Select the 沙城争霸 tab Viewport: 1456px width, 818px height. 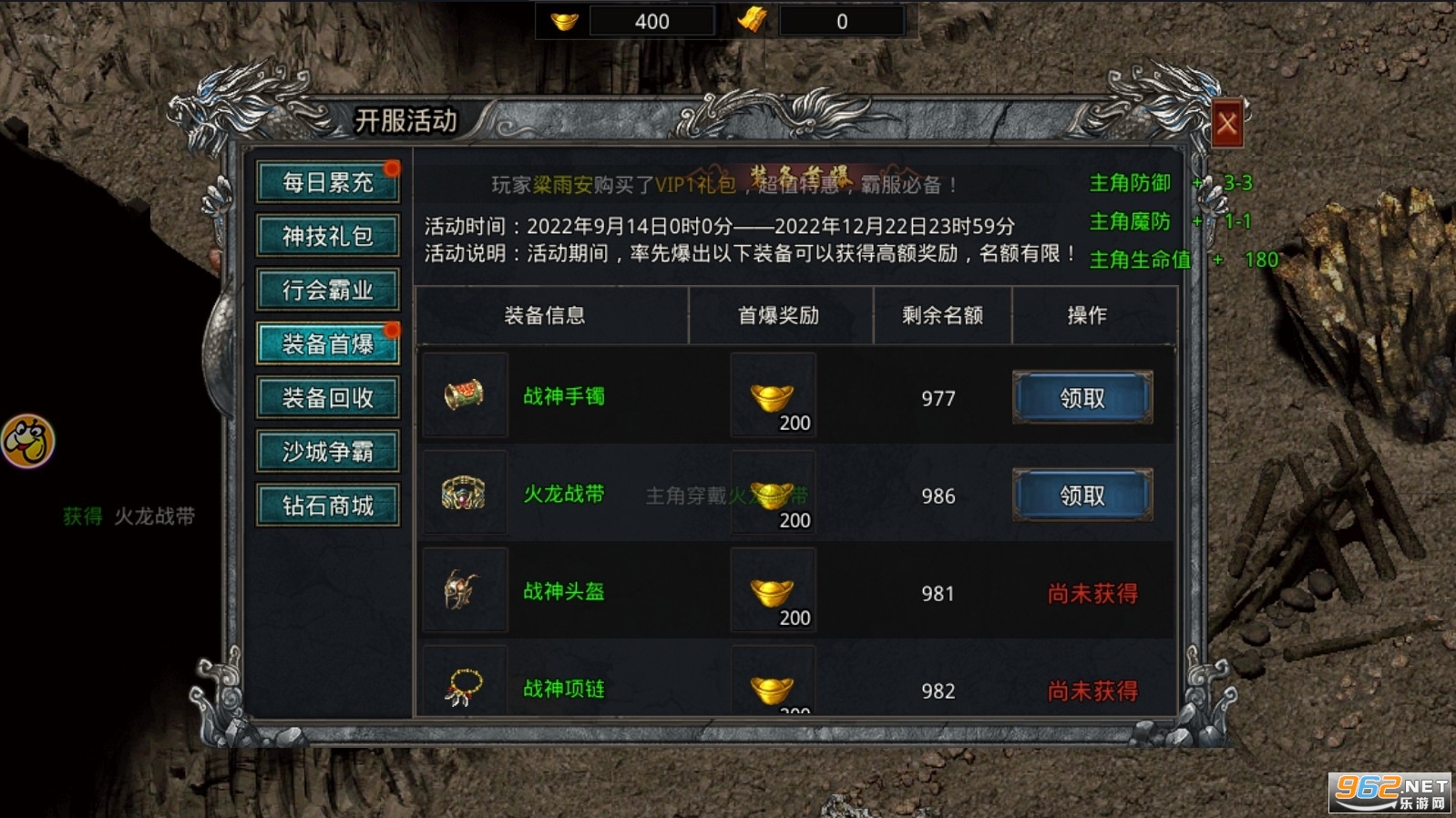[x=328, y=451]
